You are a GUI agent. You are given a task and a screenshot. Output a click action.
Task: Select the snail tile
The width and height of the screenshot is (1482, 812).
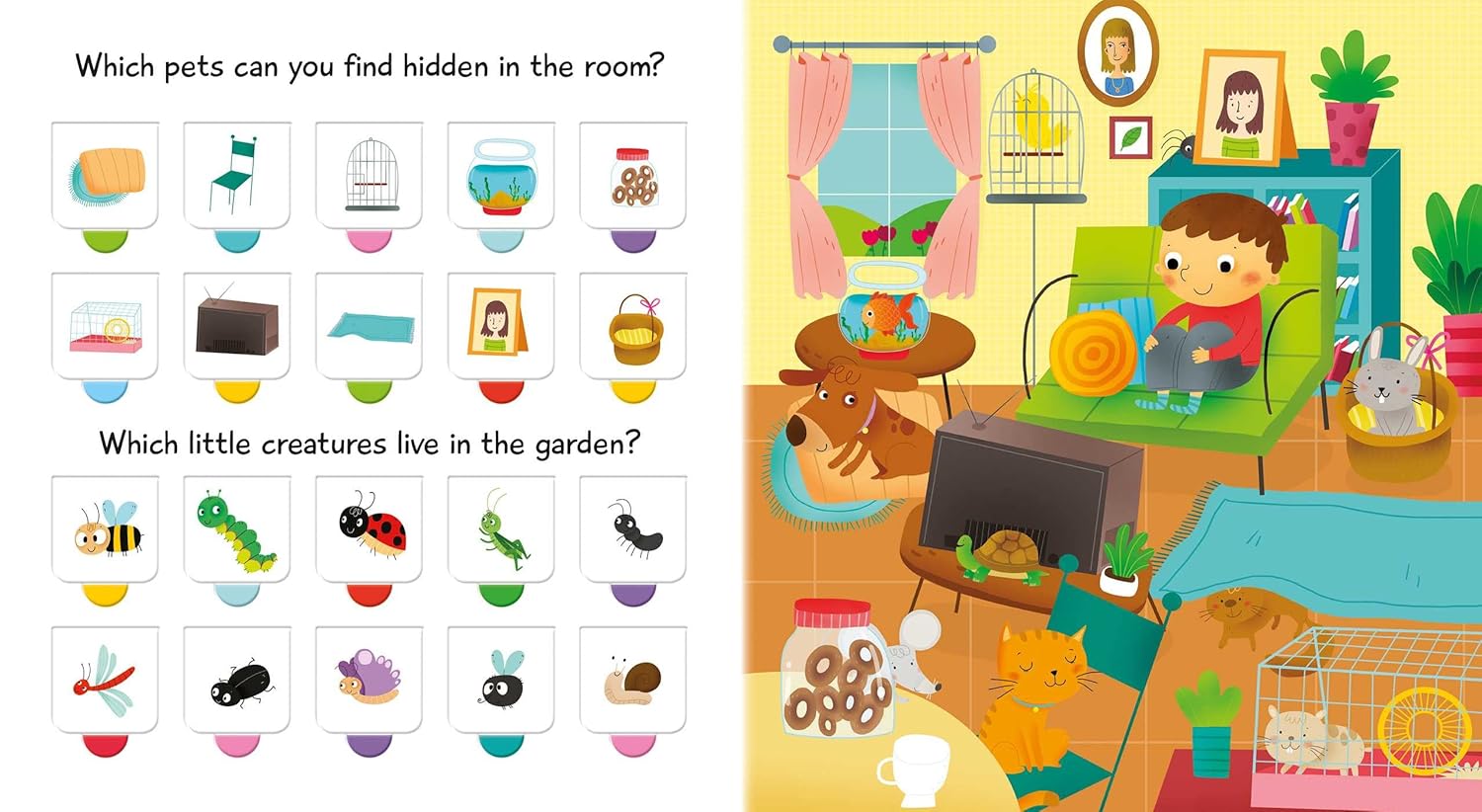pyautogui.click(x=633, y=680)
